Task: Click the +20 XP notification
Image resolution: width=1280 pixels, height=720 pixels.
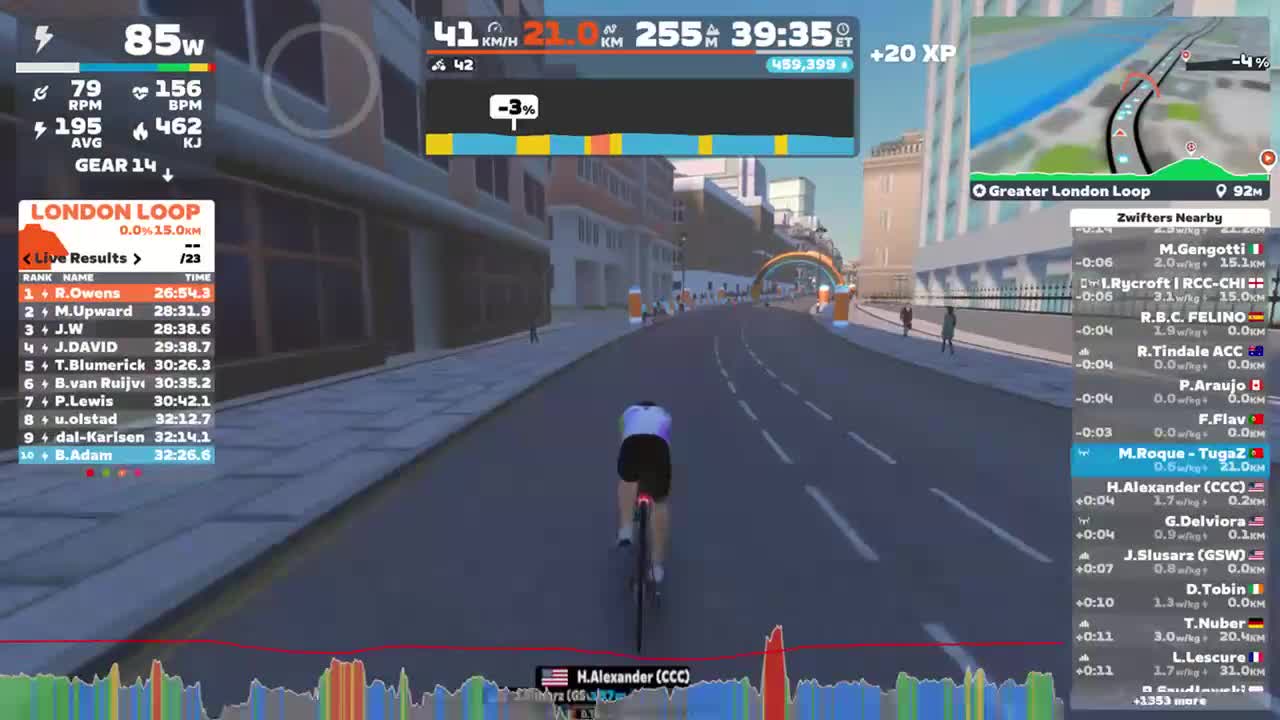Action: coord(911,53)
